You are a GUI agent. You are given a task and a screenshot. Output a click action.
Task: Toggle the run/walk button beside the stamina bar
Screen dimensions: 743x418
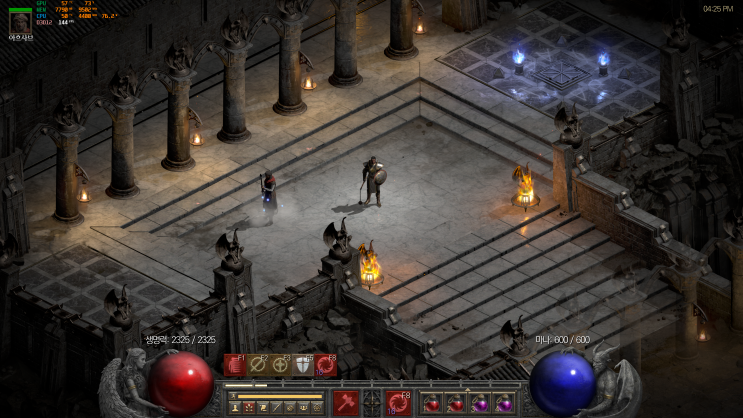pos(232,396)
